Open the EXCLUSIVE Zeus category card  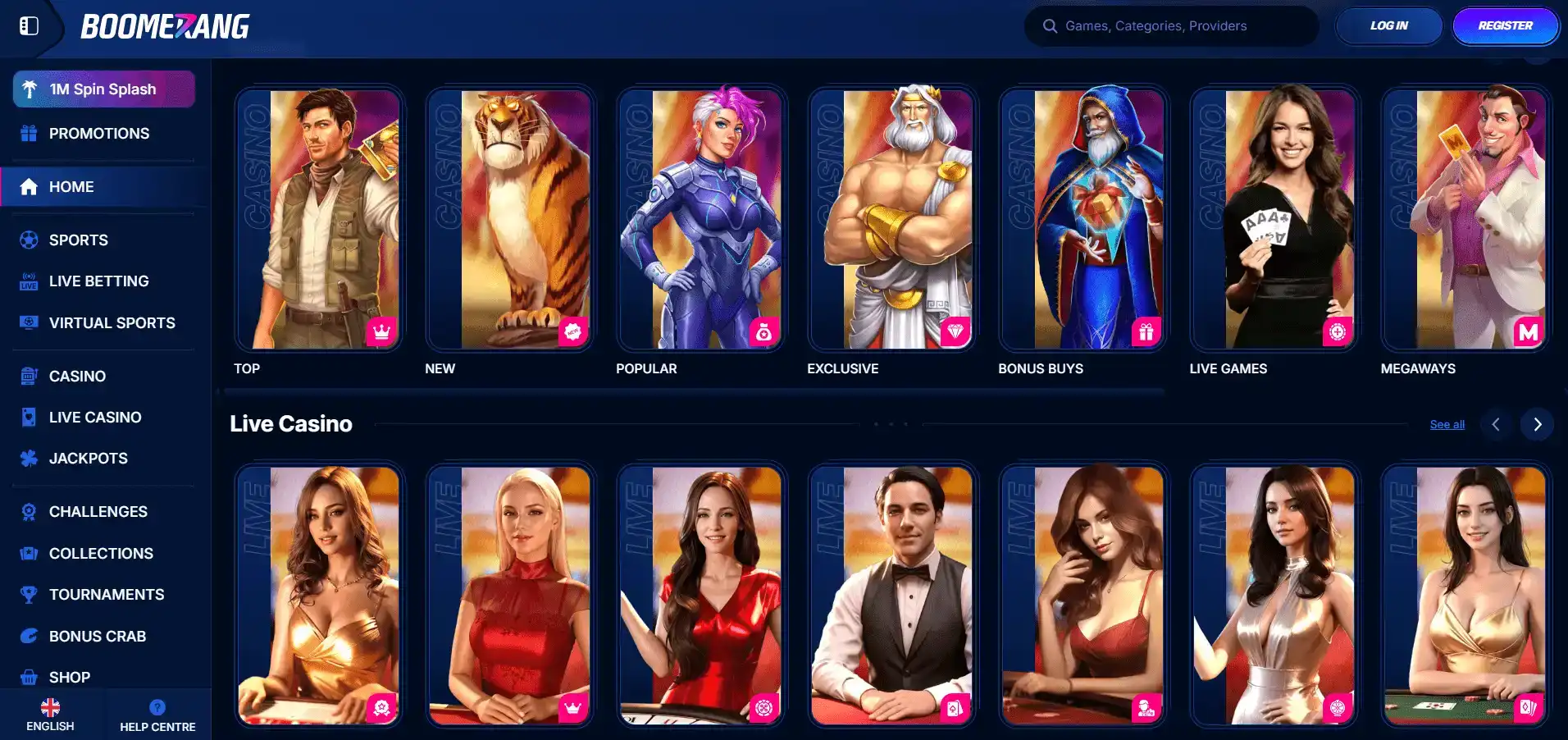point(892,219)
